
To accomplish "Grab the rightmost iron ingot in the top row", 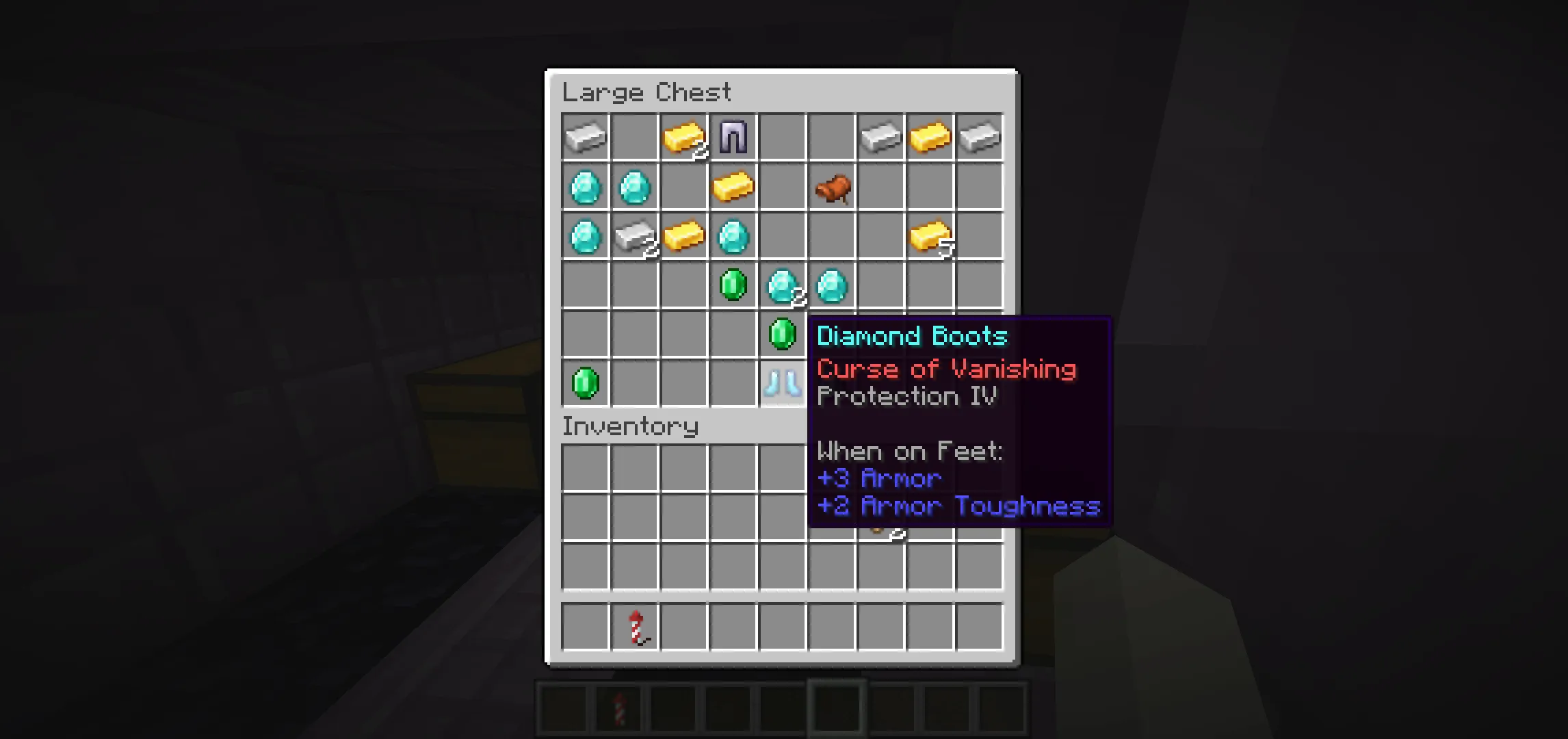I will coord(980,137).
